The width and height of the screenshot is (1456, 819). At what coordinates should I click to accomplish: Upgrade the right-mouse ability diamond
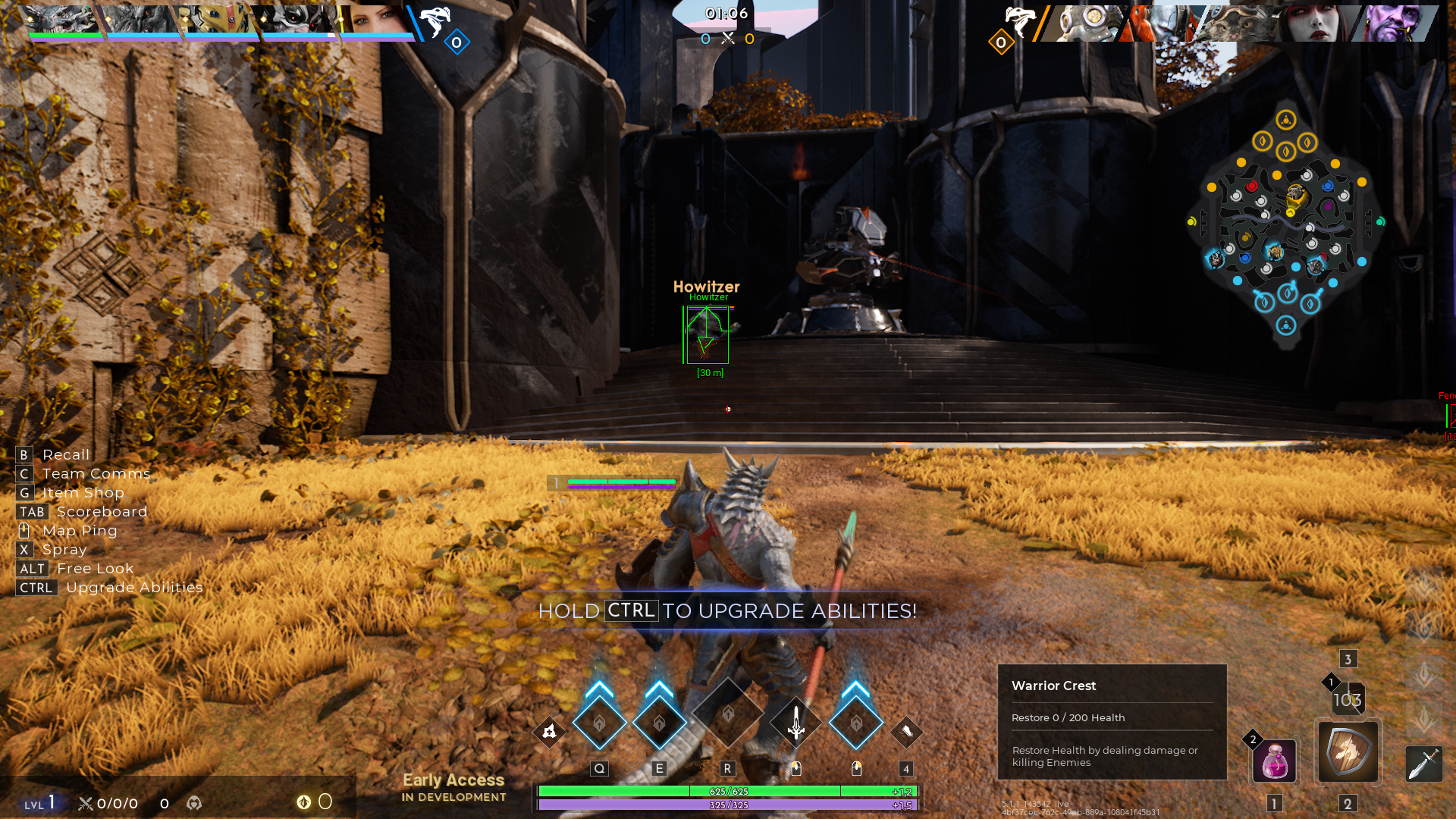(856, 723)
